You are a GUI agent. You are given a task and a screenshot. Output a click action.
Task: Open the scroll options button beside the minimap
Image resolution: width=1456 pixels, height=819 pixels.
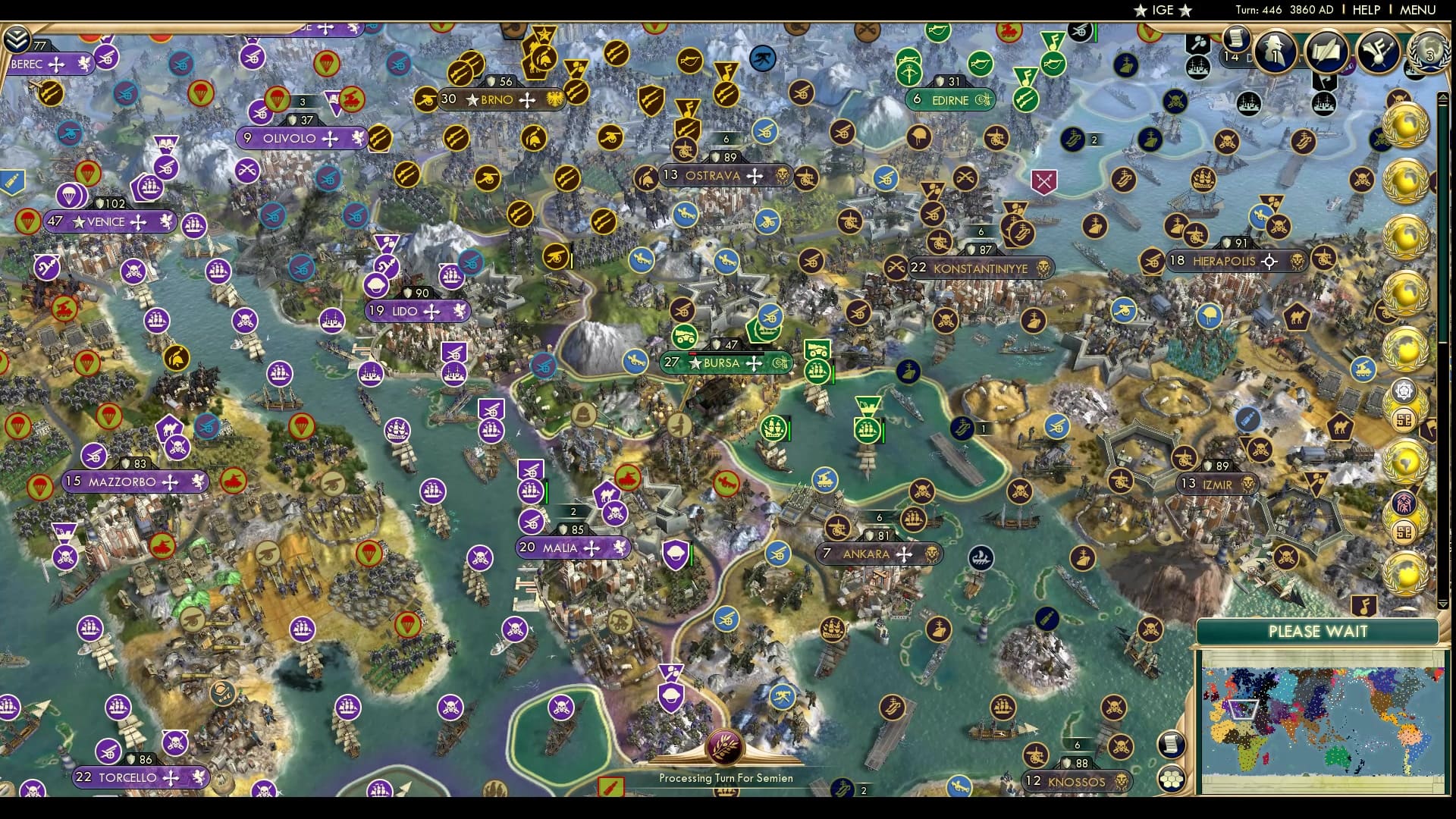pos(1172,744)
